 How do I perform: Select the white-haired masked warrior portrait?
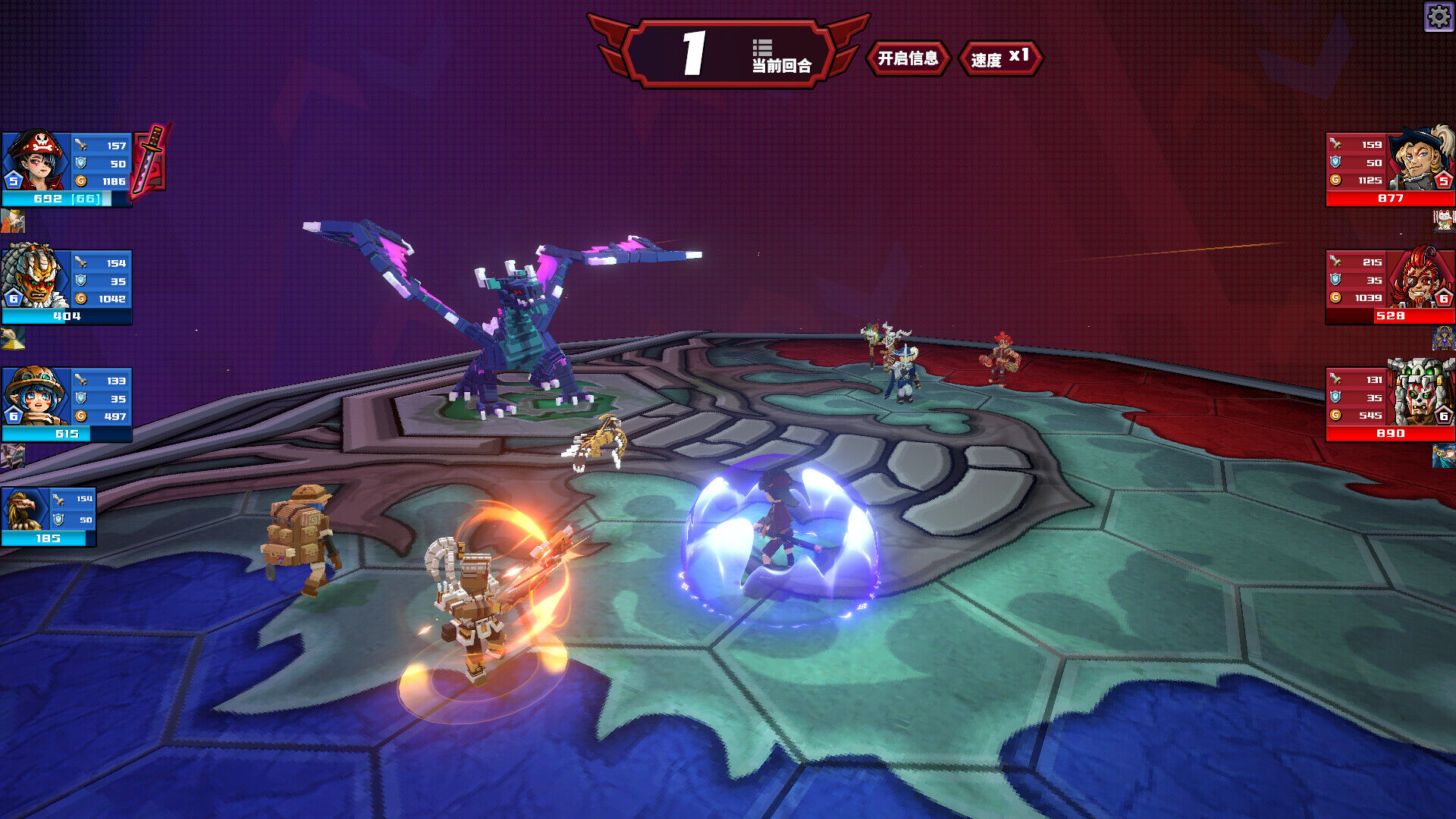[36, 277]
